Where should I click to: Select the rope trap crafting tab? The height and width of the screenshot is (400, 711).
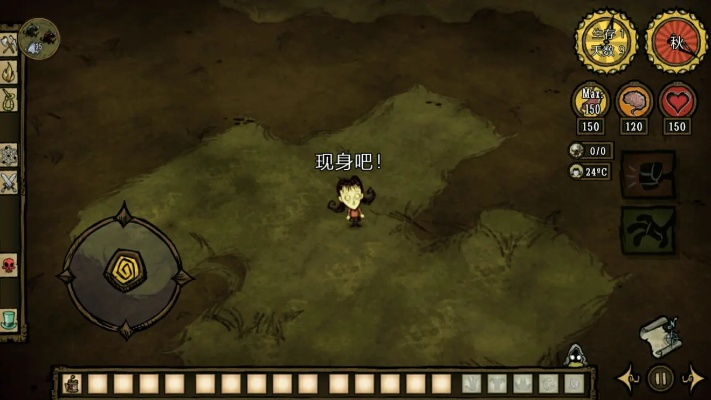click(9, 99)
